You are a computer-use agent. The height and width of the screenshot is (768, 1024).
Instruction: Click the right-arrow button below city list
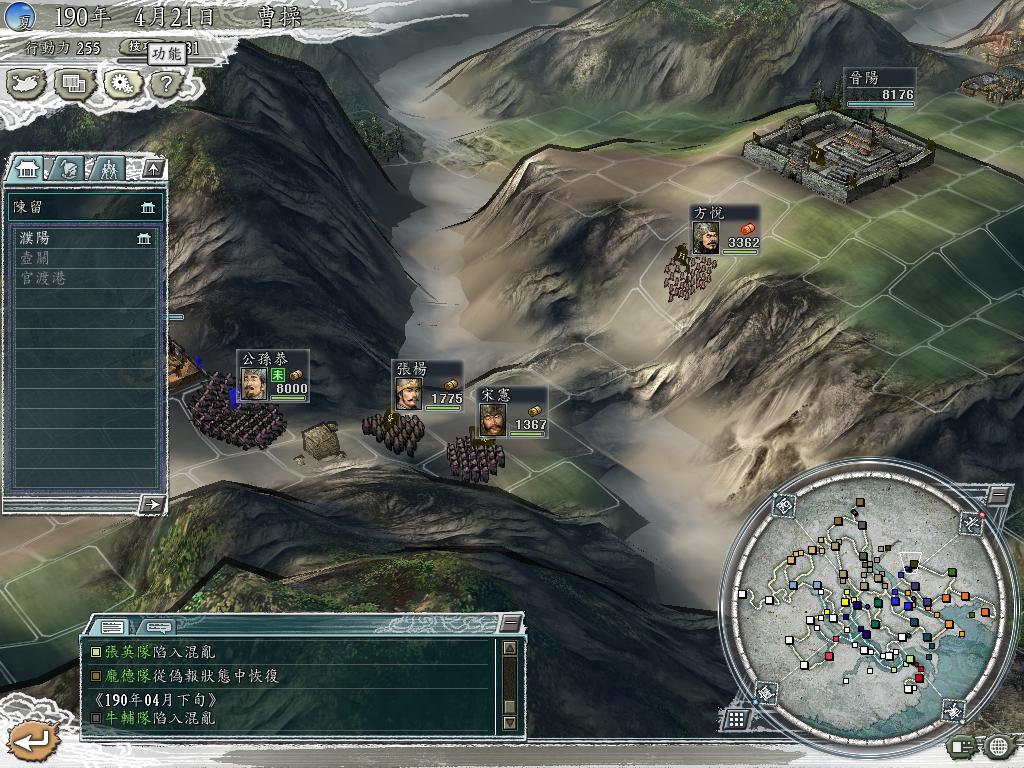[x=151, y=504]
